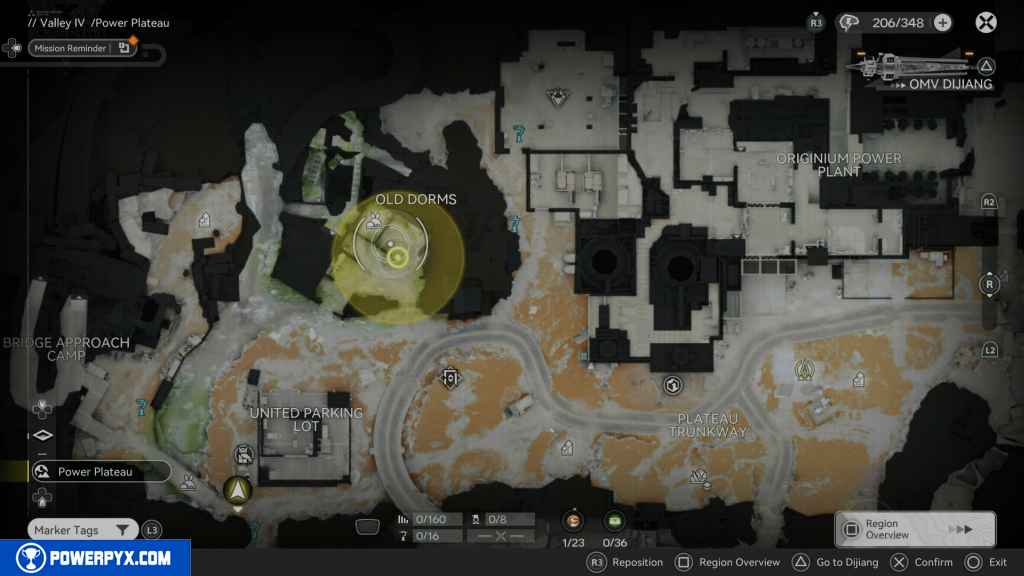Click the player location arrow marker

[x=237, y=490]
